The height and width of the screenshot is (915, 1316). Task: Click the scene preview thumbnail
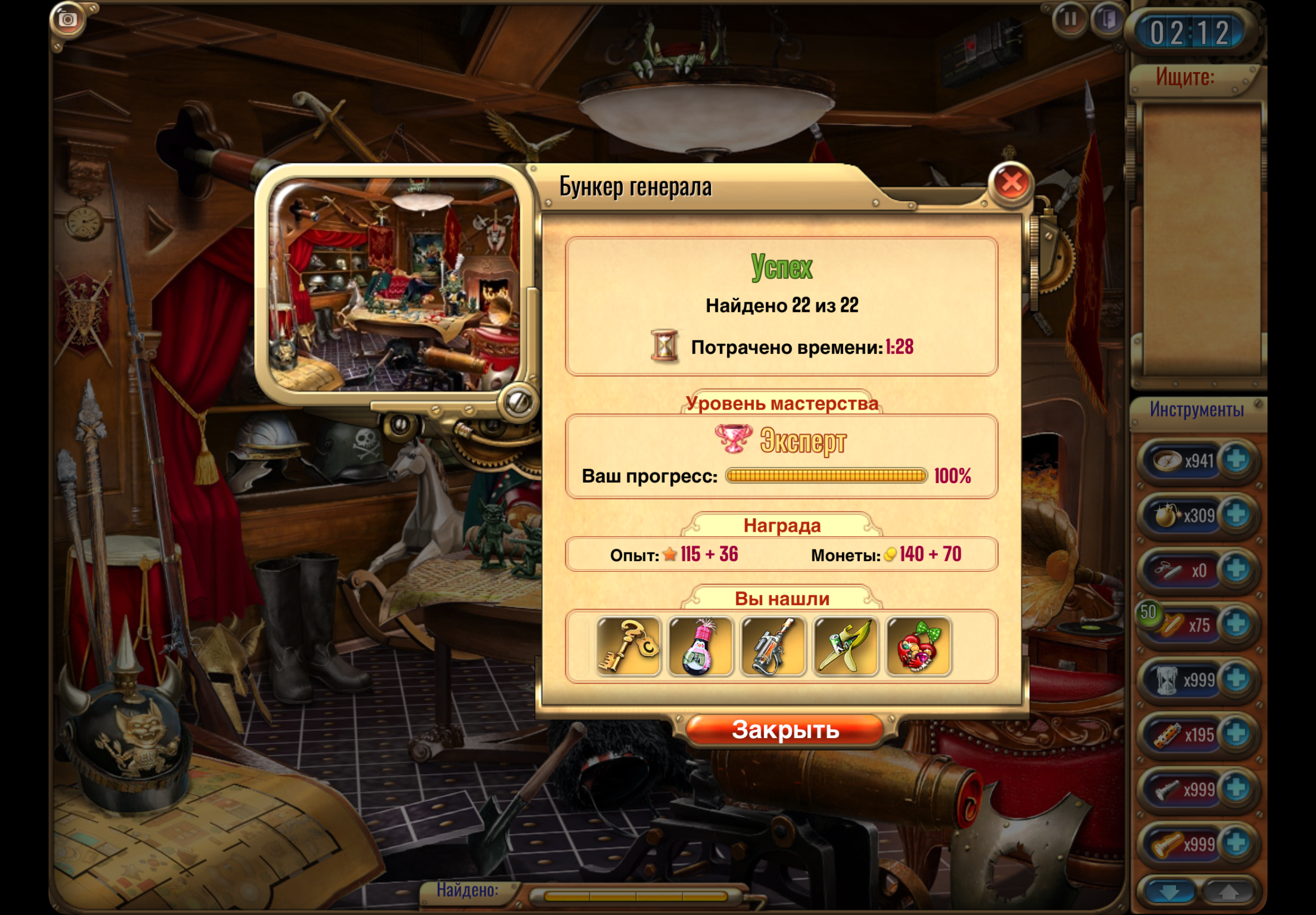coord(395,285)
